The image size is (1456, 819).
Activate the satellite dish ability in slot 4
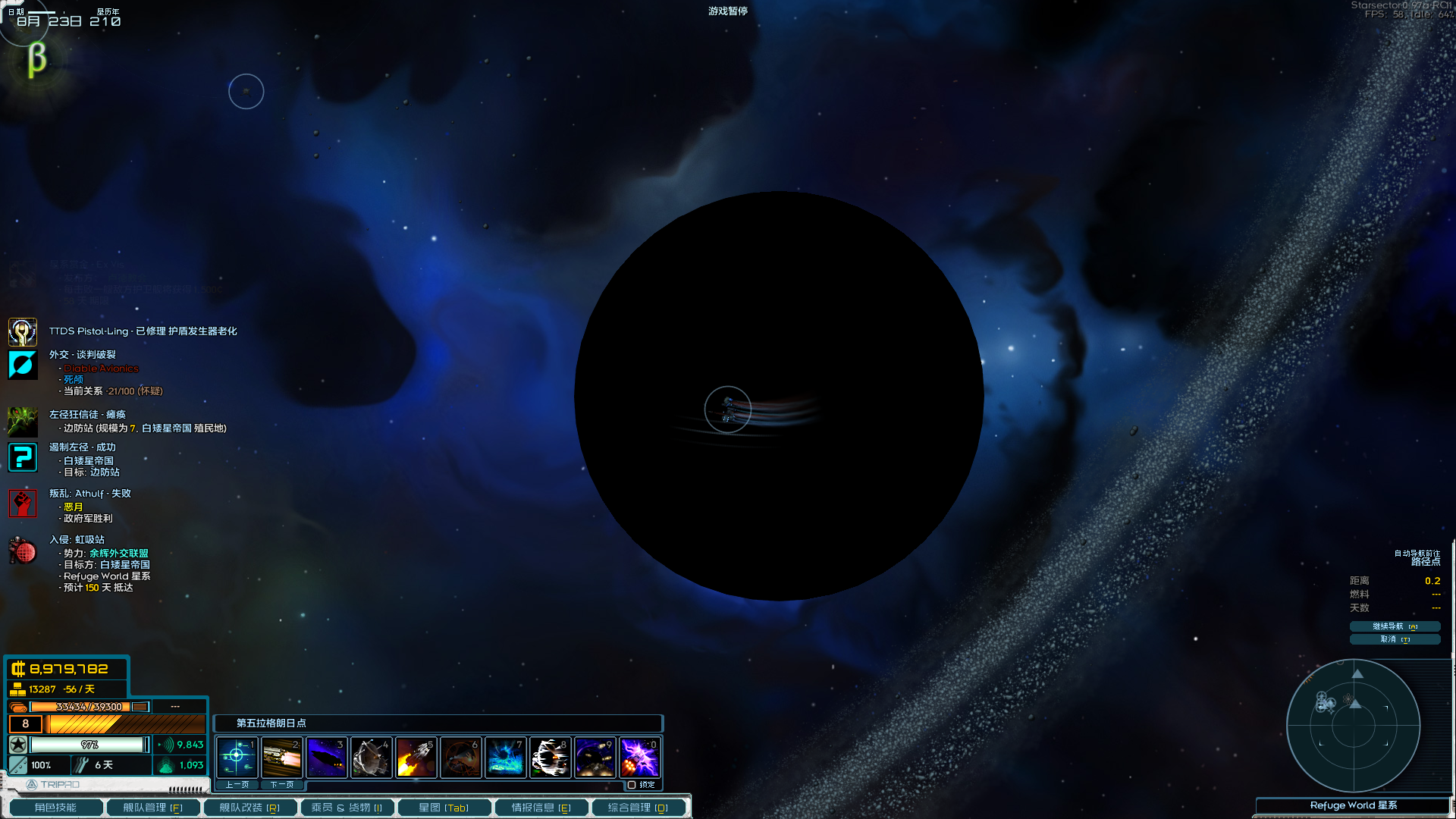point(371,757)
